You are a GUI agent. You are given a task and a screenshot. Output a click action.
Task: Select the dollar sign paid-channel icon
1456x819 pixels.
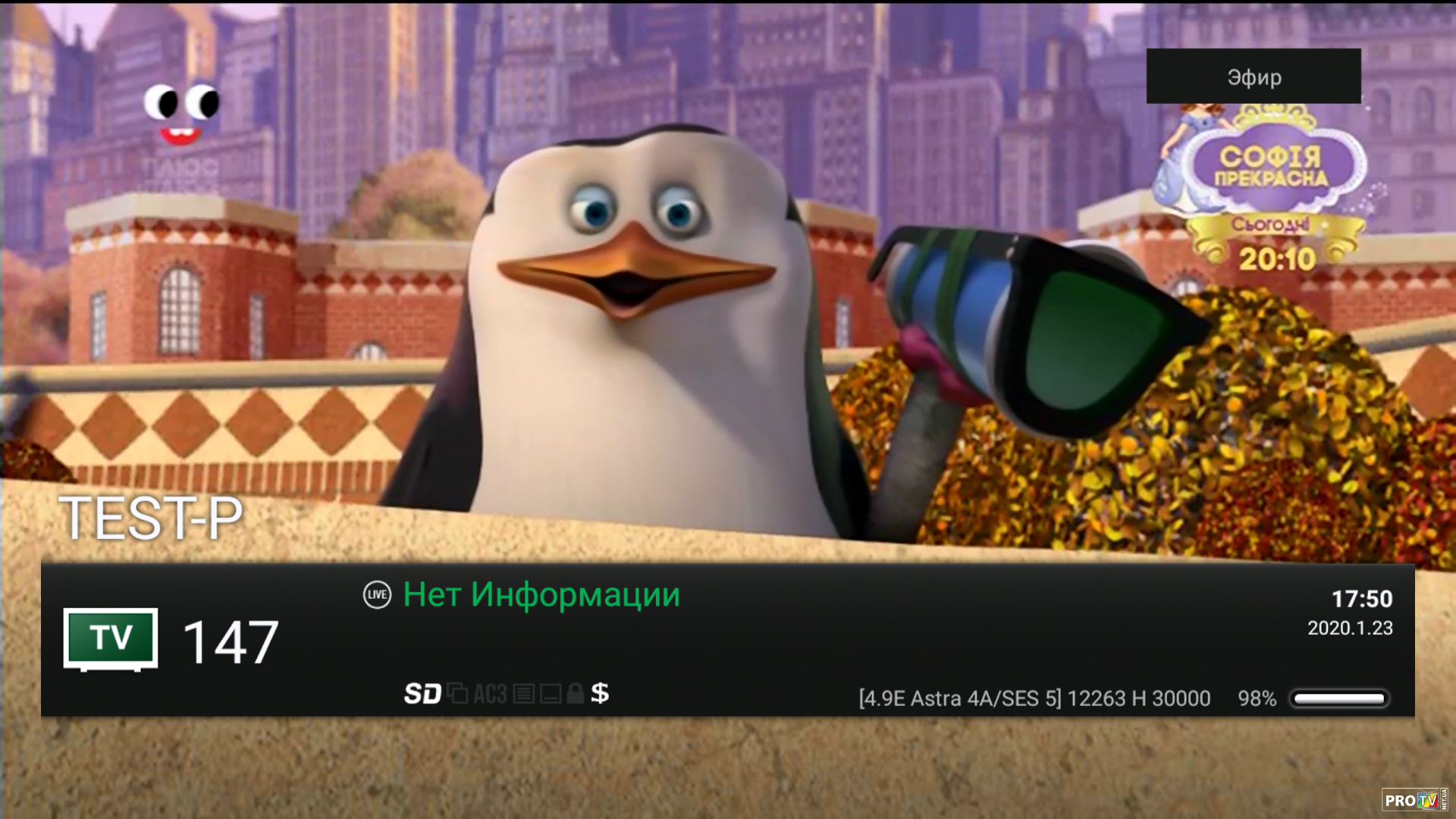(x=600, y=692)
